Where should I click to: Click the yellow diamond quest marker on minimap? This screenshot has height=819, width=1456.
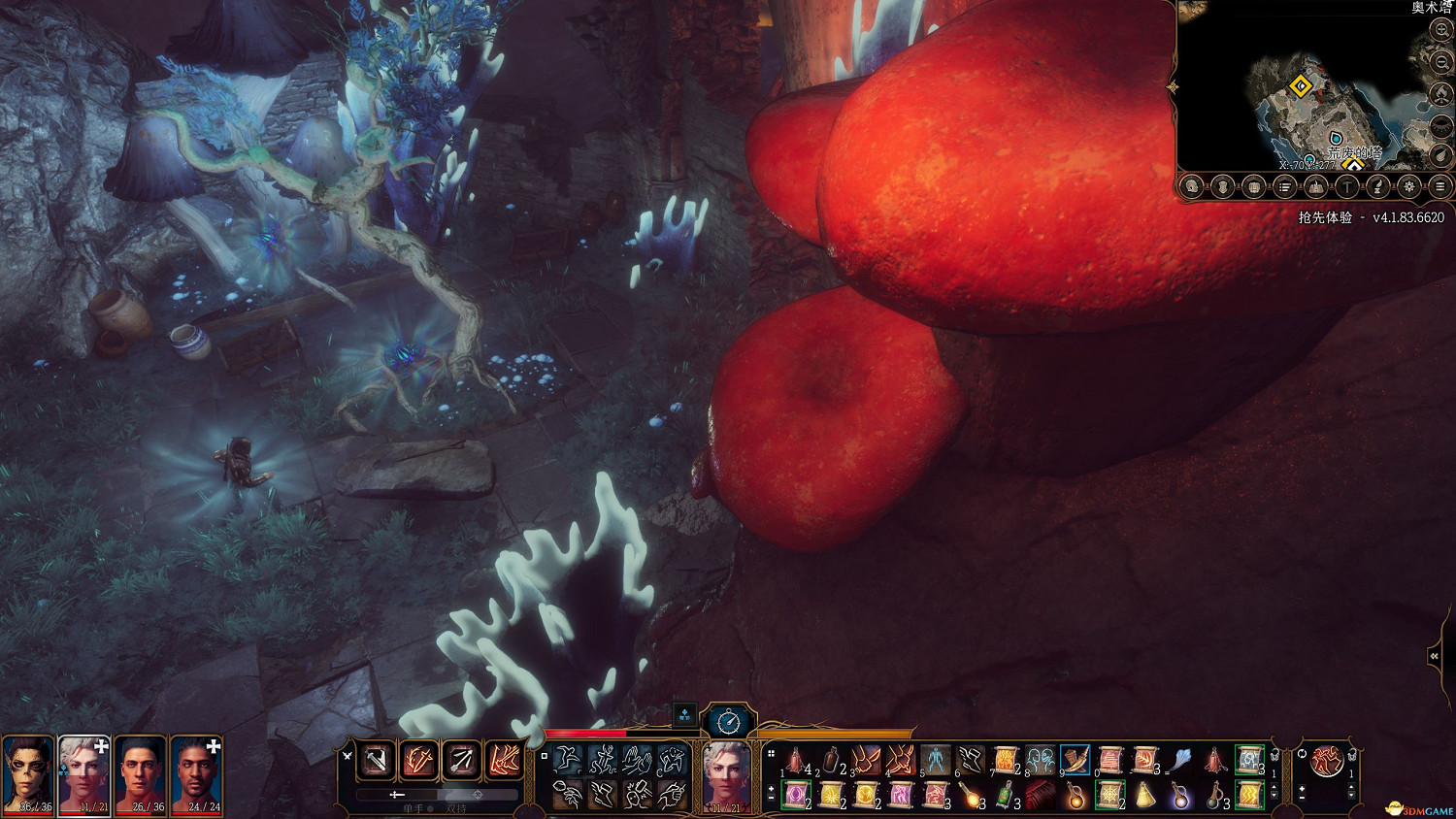pyautogui.click(x=1301, y=87)
